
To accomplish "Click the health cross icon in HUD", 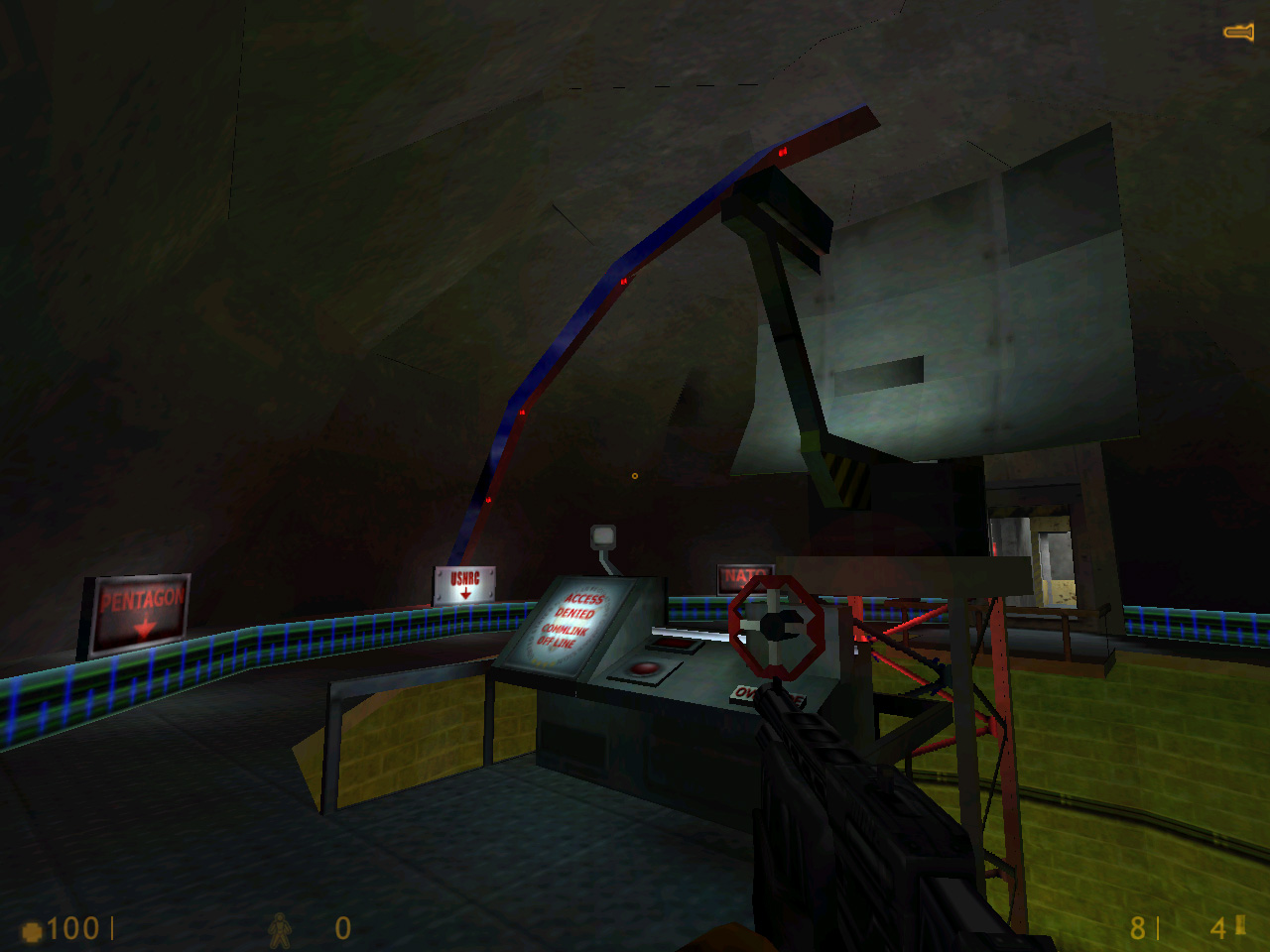I will point(32,930).
